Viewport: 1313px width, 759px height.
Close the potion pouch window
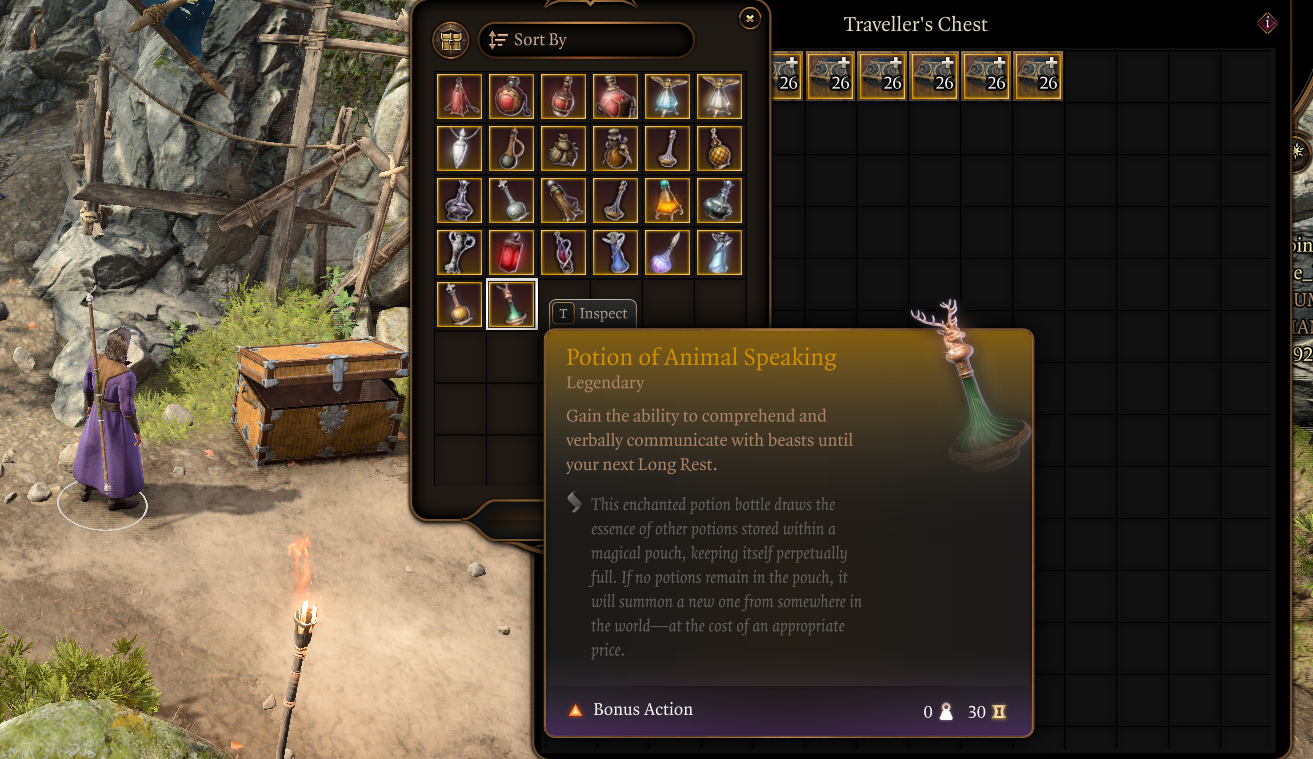[749, 17]
